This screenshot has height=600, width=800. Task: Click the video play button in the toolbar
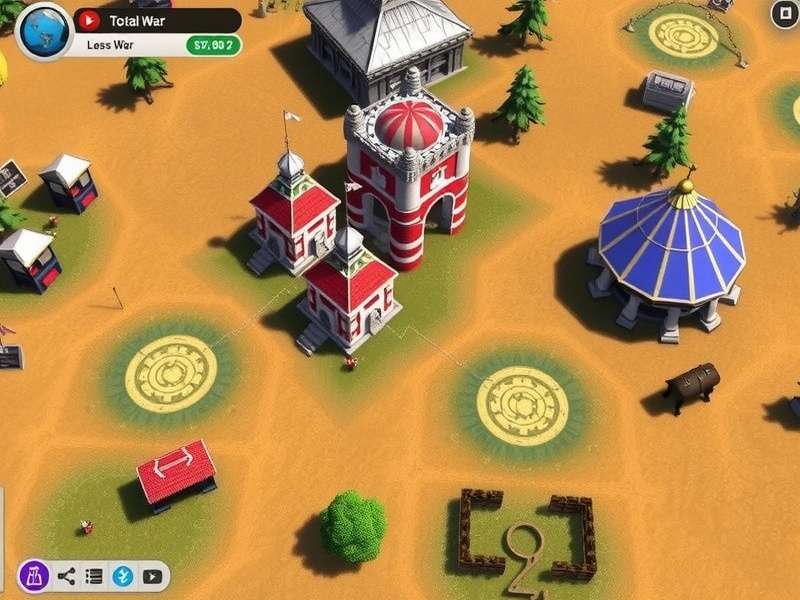coord(152,576)
